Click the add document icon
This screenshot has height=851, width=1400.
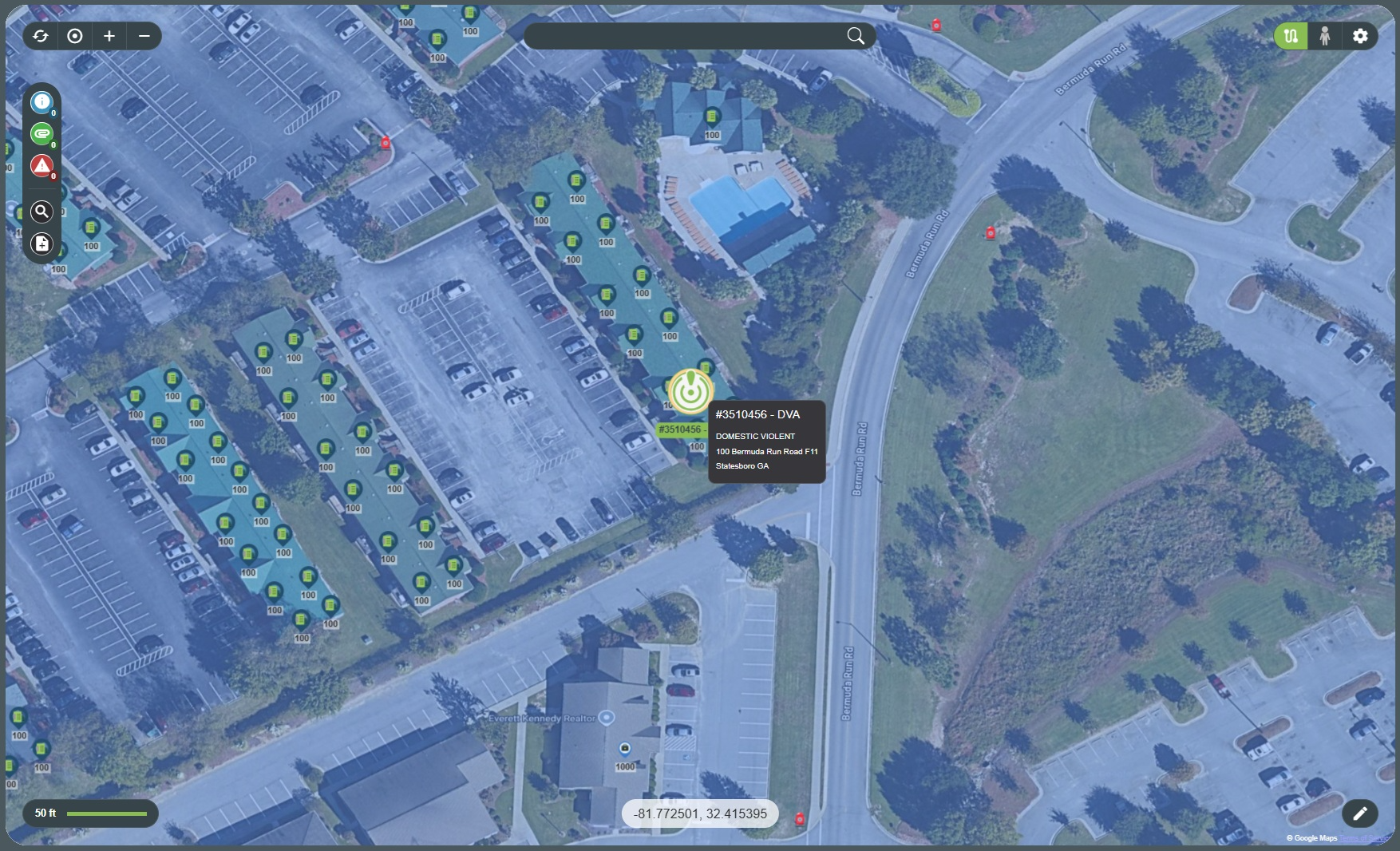tap(42, 243)
